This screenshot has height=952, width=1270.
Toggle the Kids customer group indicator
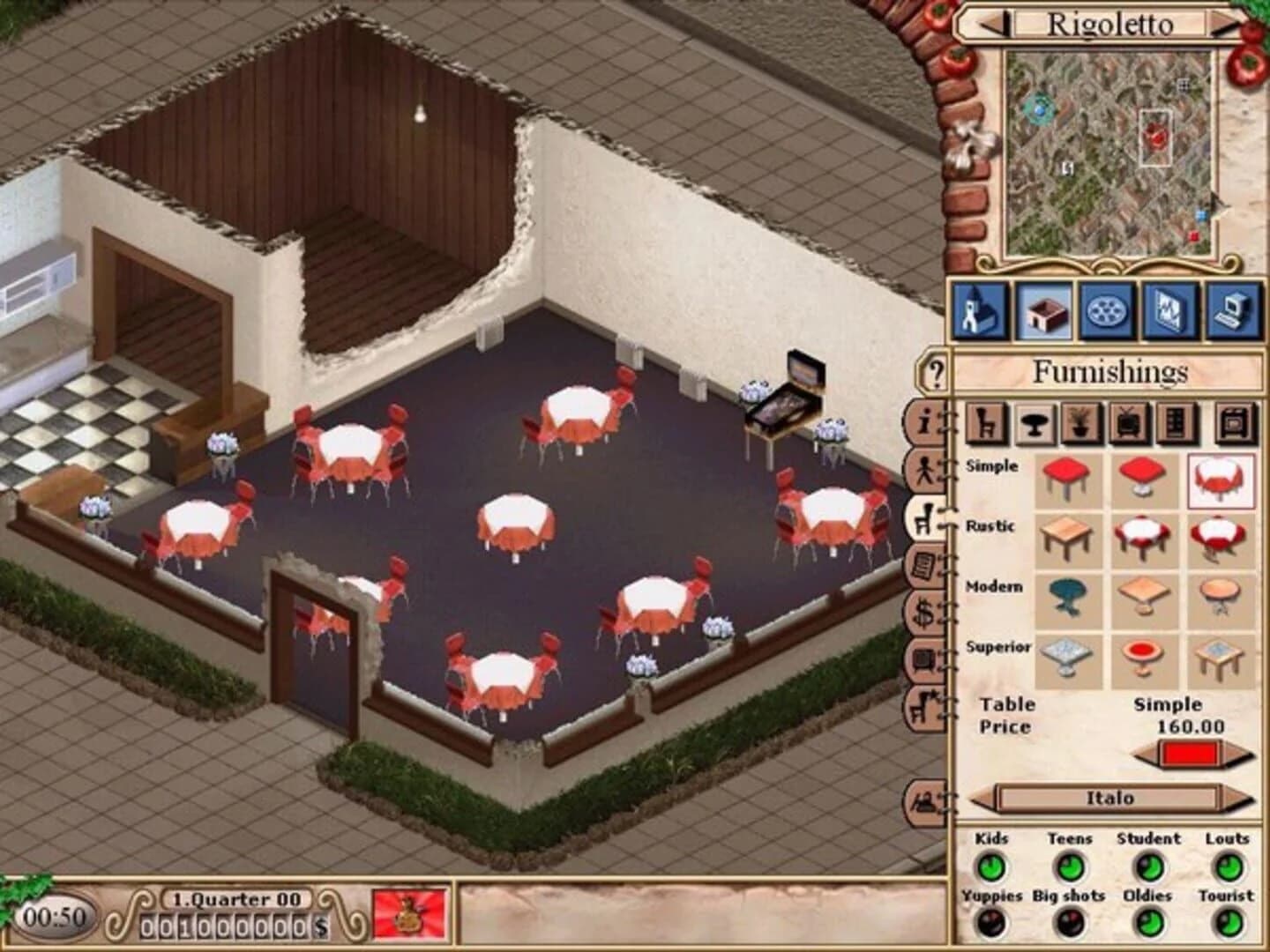pyautogui.click(x=994, y=868)
